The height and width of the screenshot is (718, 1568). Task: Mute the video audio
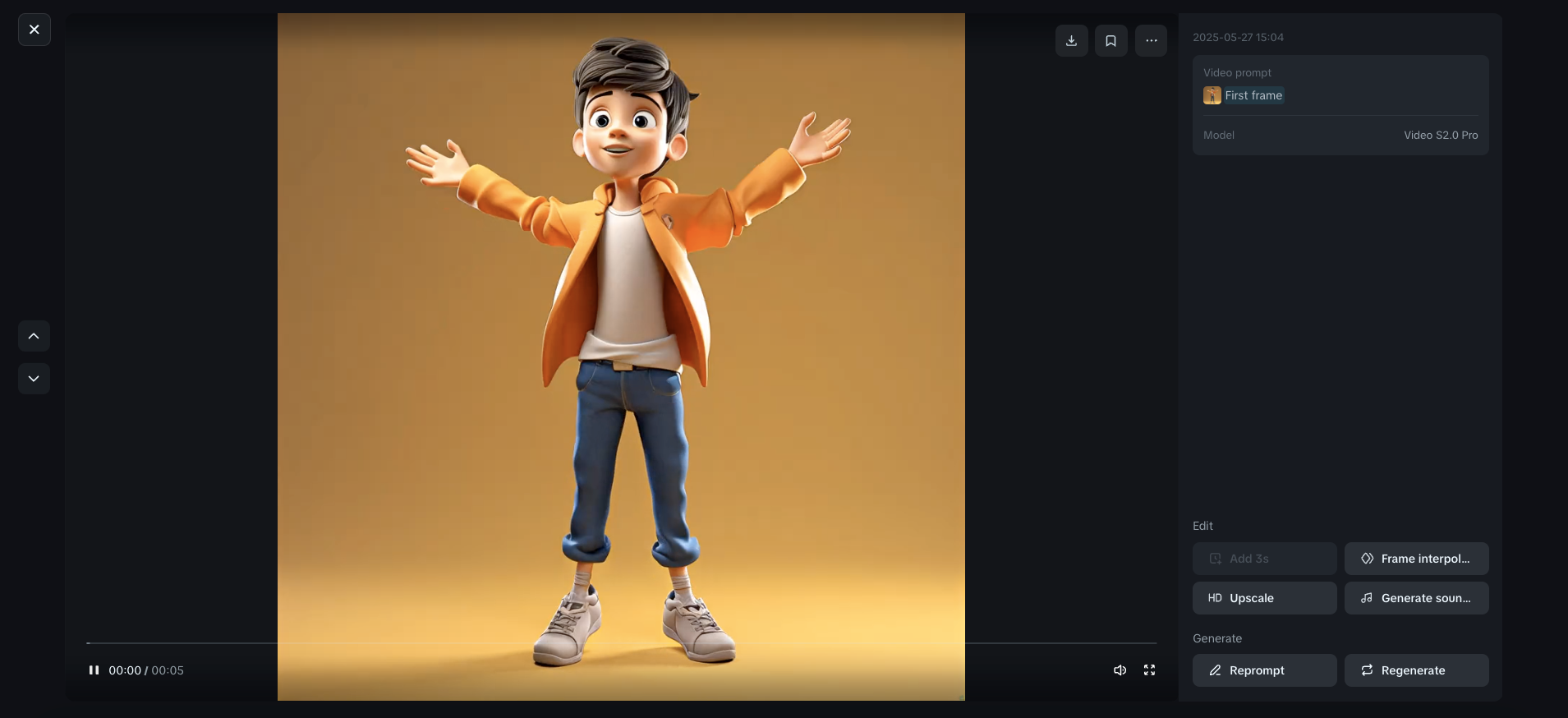click(1120, 670)
